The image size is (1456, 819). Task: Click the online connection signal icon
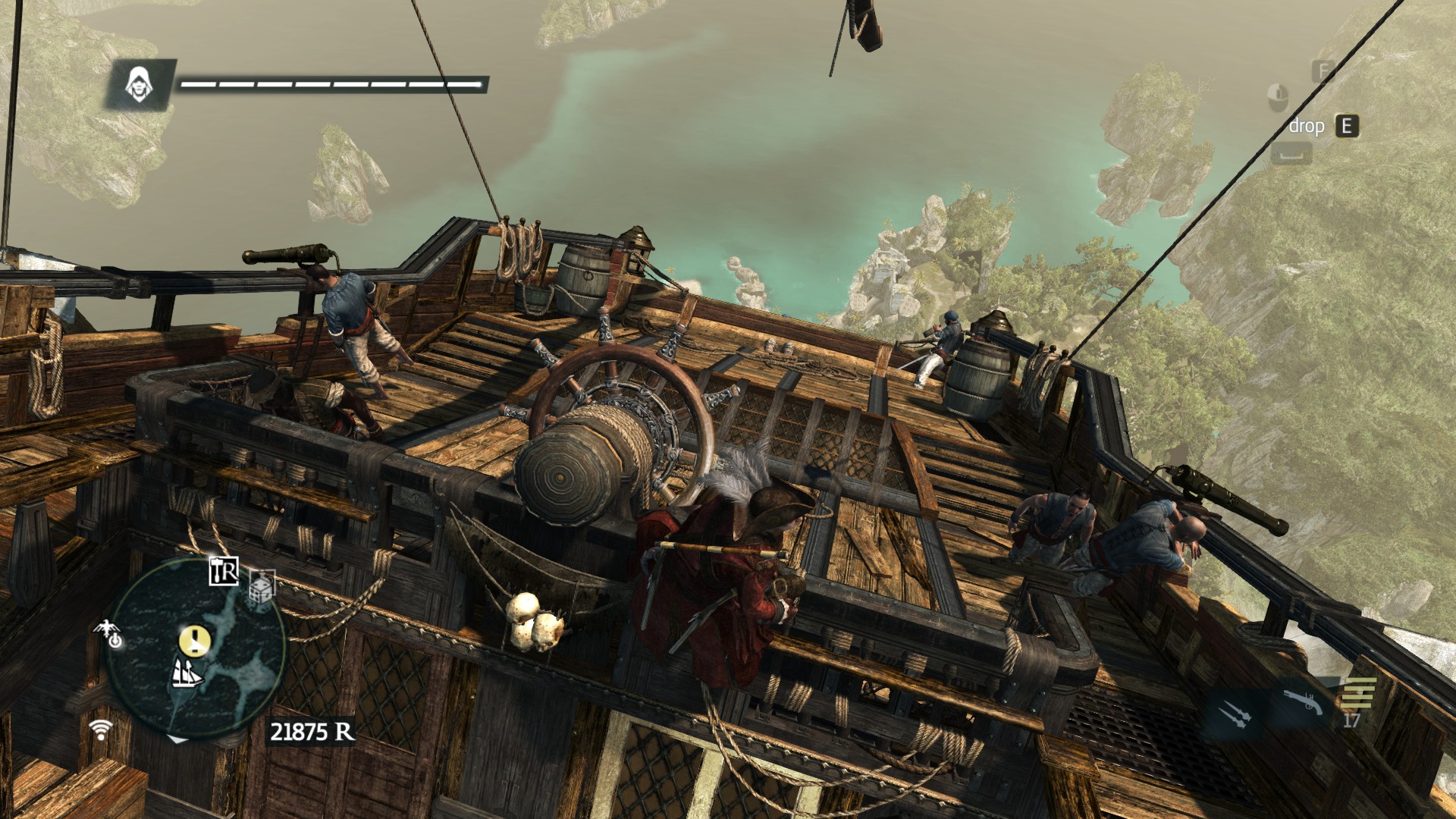pos(100,730)
